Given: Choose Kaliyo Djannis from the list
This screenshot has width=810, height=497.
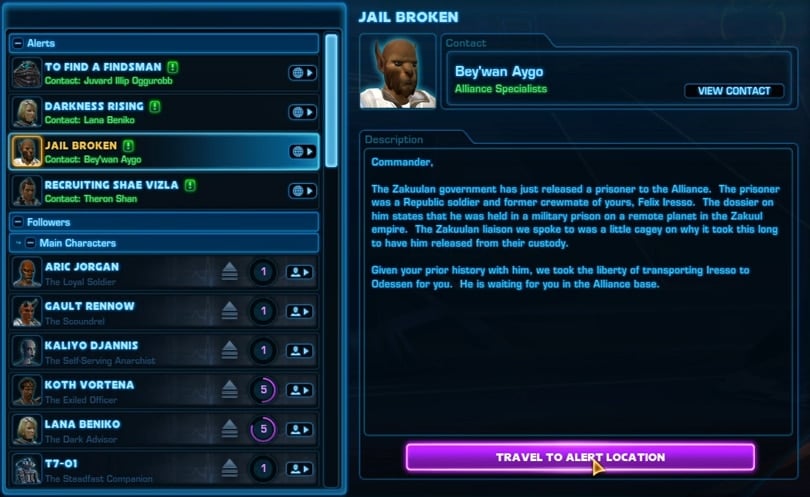Looking at the screenshot, I should [x=120, y=351].
